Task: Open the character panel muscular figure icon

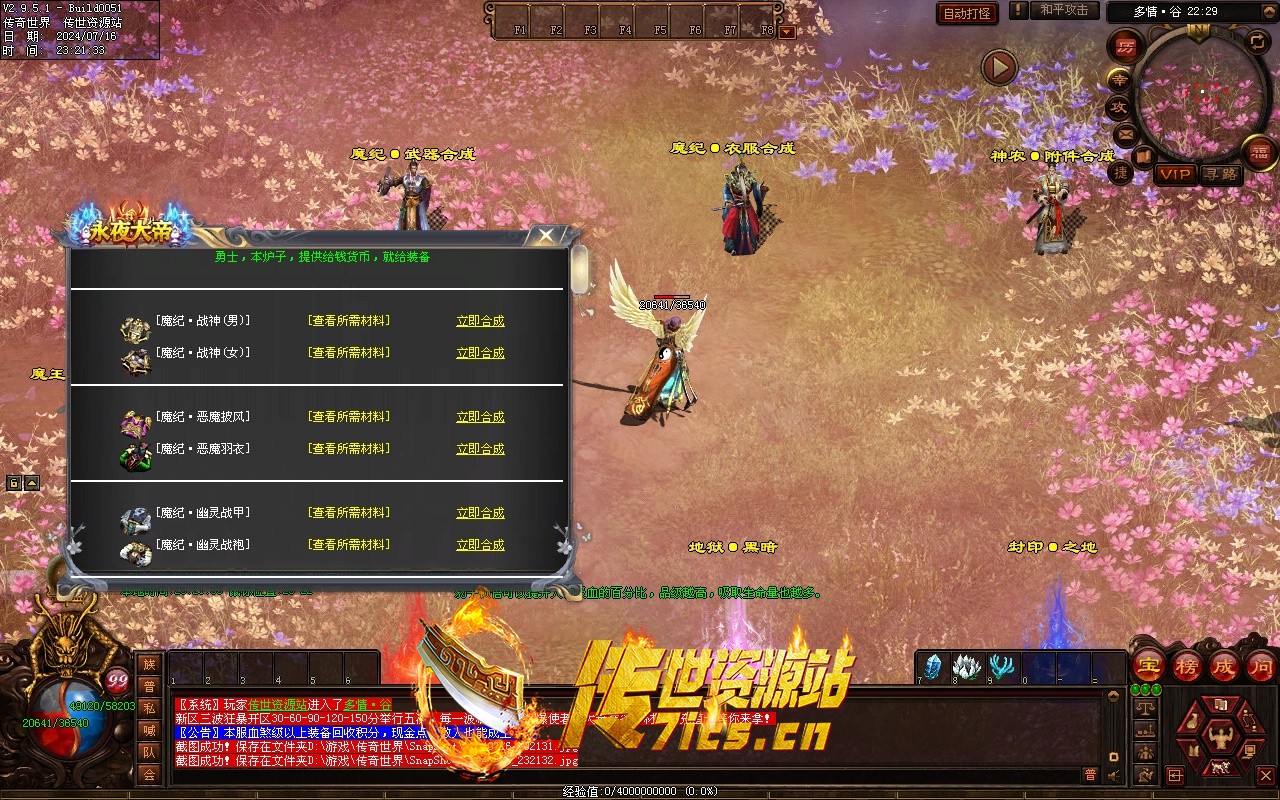Action: click(1219, 737)
